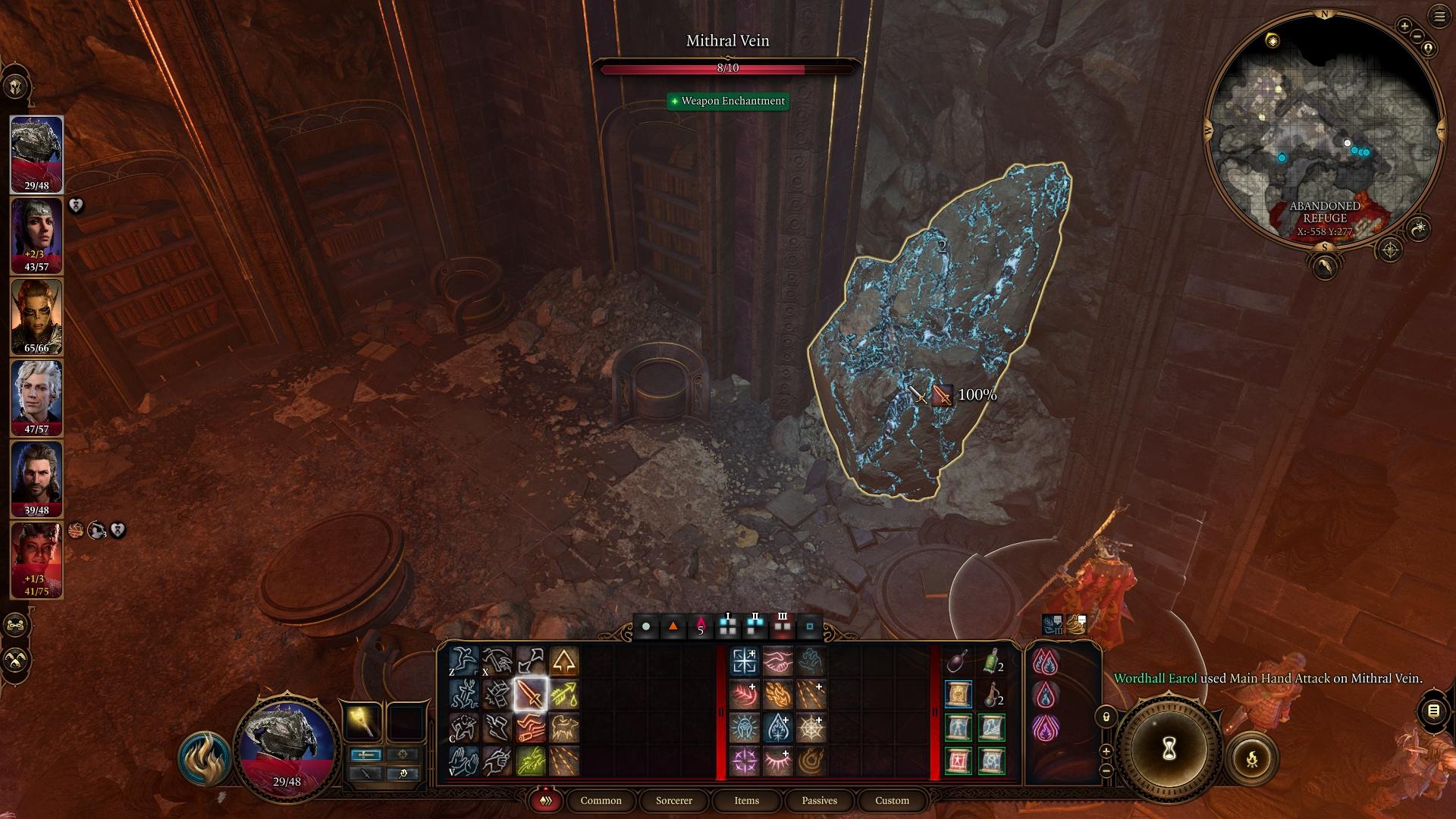Toggle the hotbar lock padlock

point(1106,717)
